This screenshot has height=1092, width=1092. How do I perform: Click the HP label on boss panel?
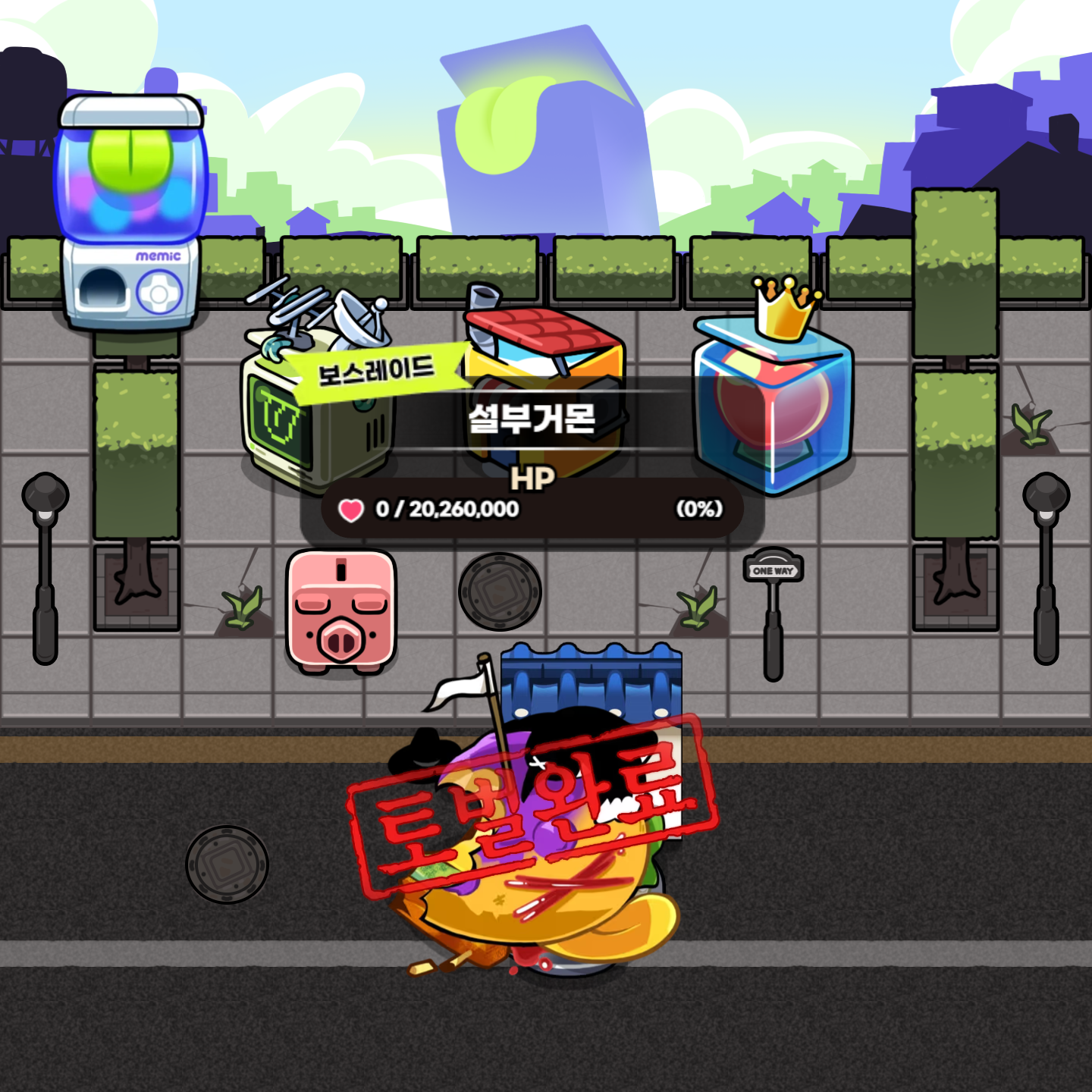(533, 478)
